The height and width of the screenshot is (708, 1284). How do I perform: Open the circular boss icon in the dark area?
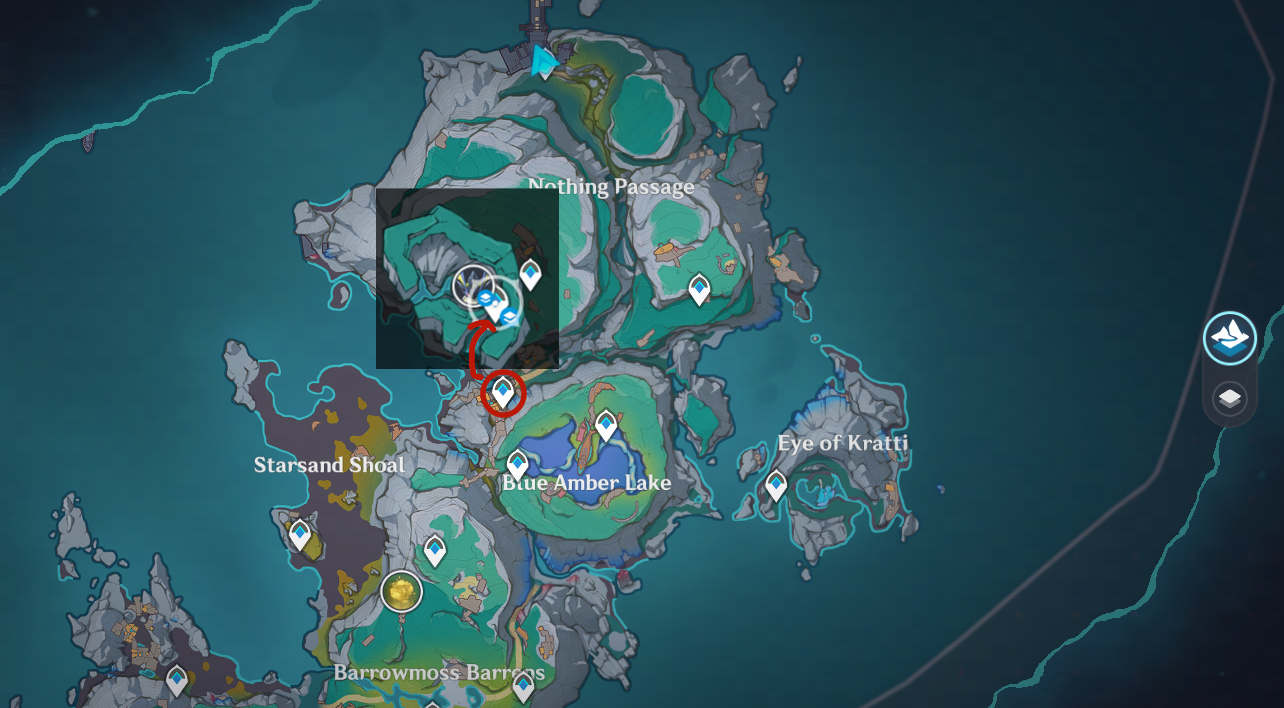pos(470,286)
